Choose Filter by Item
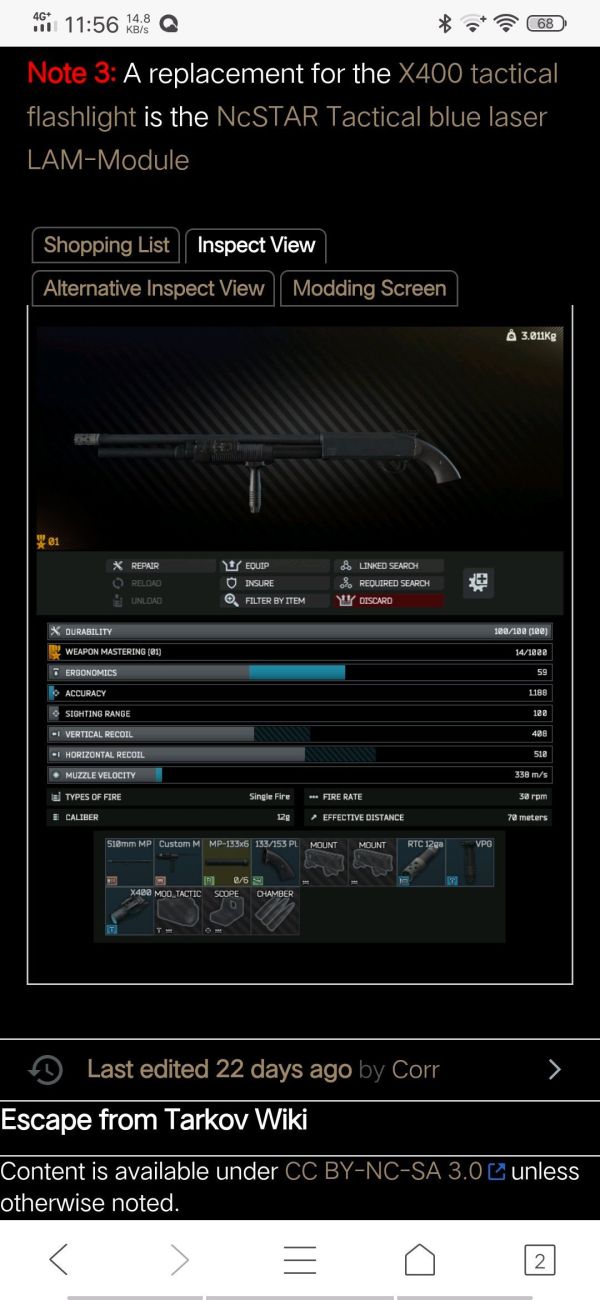This screenshot has width=600, height=1300. 273,601
